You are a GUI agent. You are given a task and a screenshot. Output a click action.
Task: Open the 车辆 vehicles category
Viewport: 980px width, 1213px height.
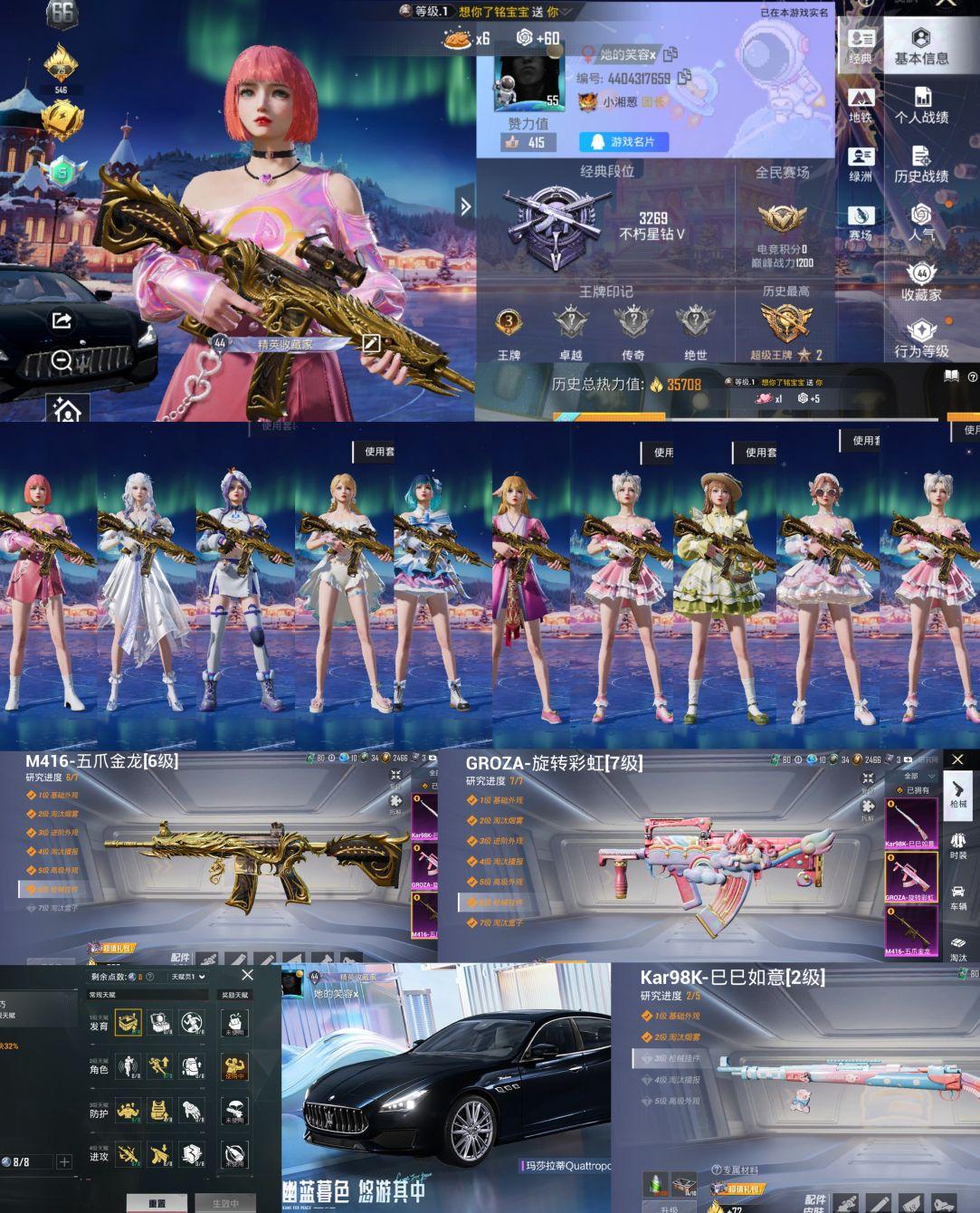pyautogui.click(x=958, y=895)
